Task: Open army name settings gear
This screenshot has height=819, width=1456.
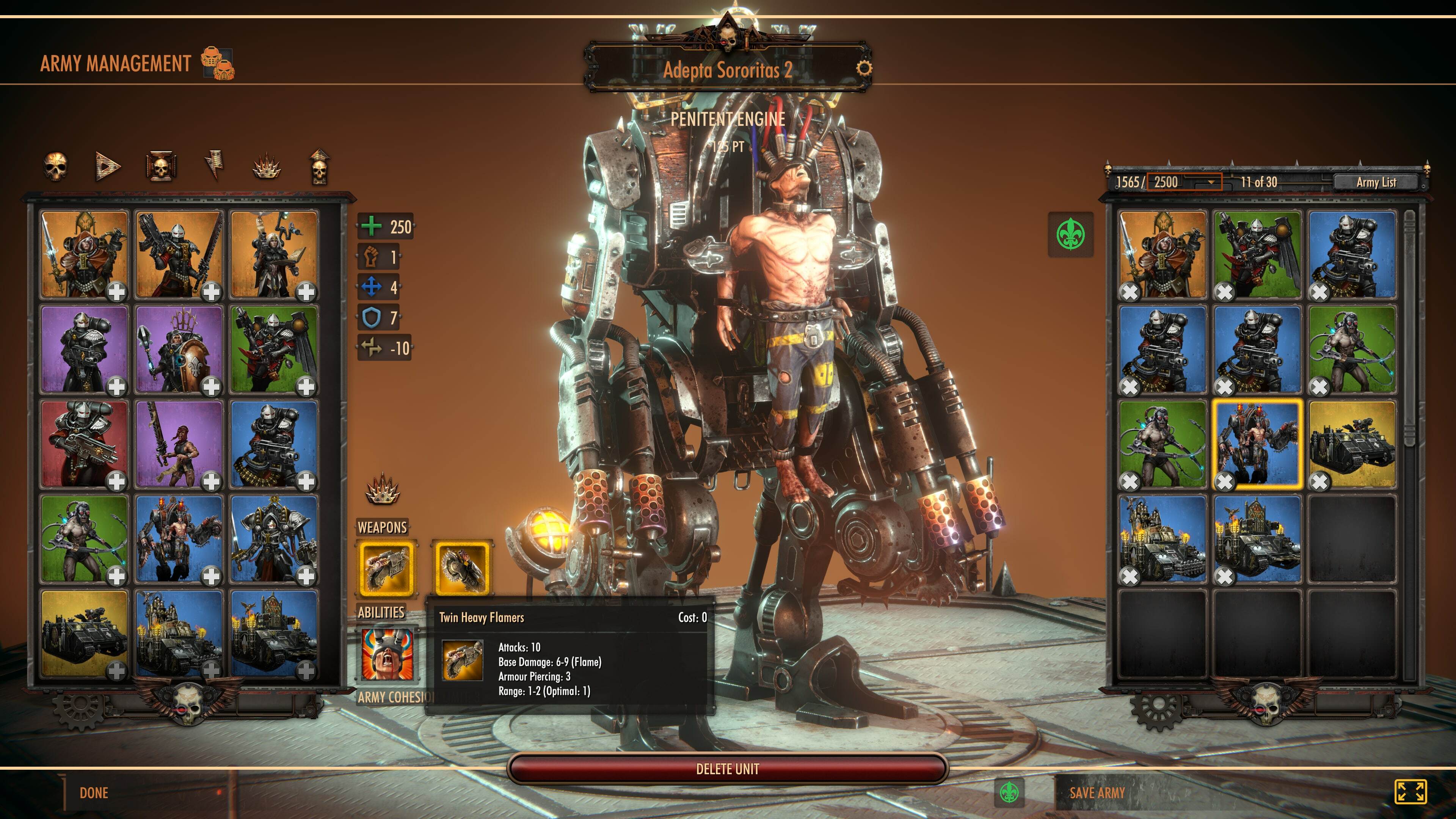Action: coord(864,69)
